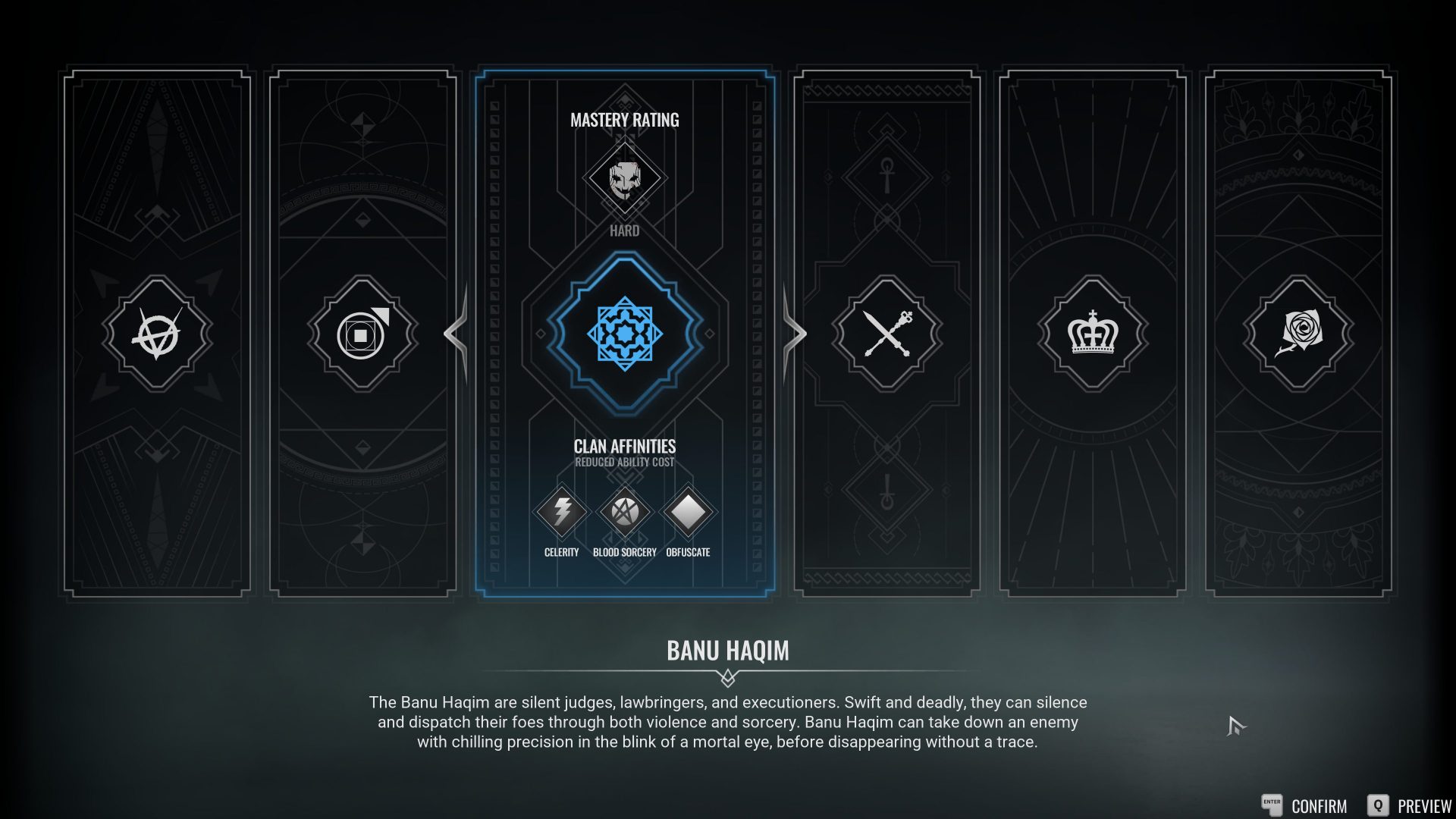Screen dimensions: 1456x819
Task: Inspect the Blood Sorcery affinity icon
Action: [625, 512]
